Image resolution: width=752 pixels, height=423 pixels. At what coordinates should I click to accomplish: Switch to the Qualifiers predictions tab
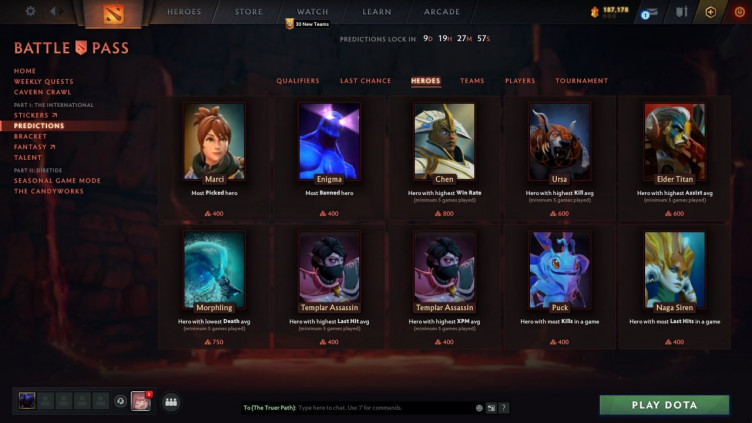[x=298, y=81]
